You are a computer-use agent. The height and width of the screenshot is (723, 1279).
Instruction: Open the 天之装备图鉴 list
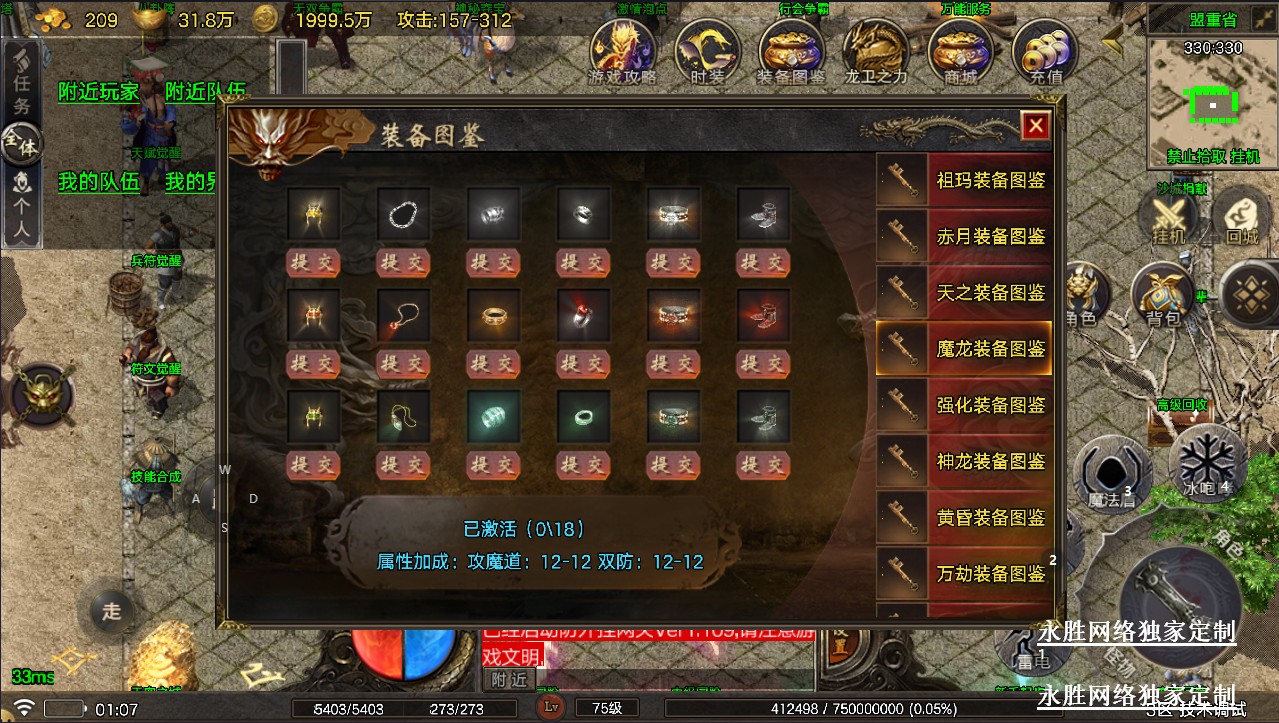pyautogui.click(x=964, y=293)
